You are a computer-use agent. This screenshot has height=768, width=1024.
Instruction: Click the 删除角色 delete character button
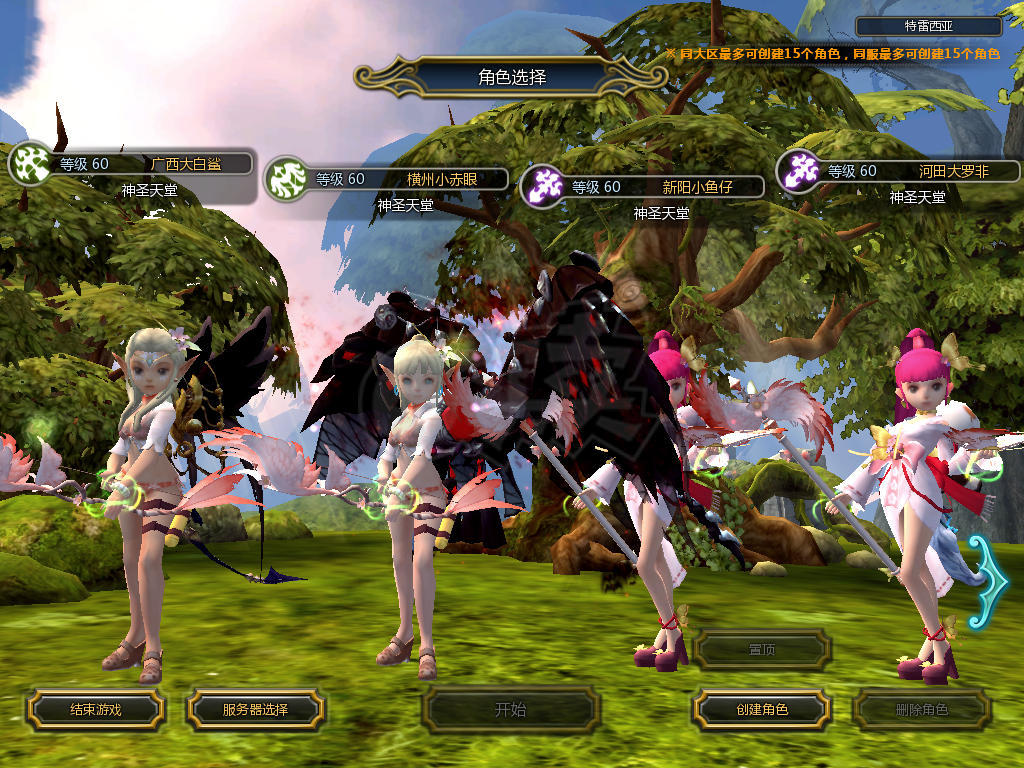pyautogui.click(x=921, y=710)
